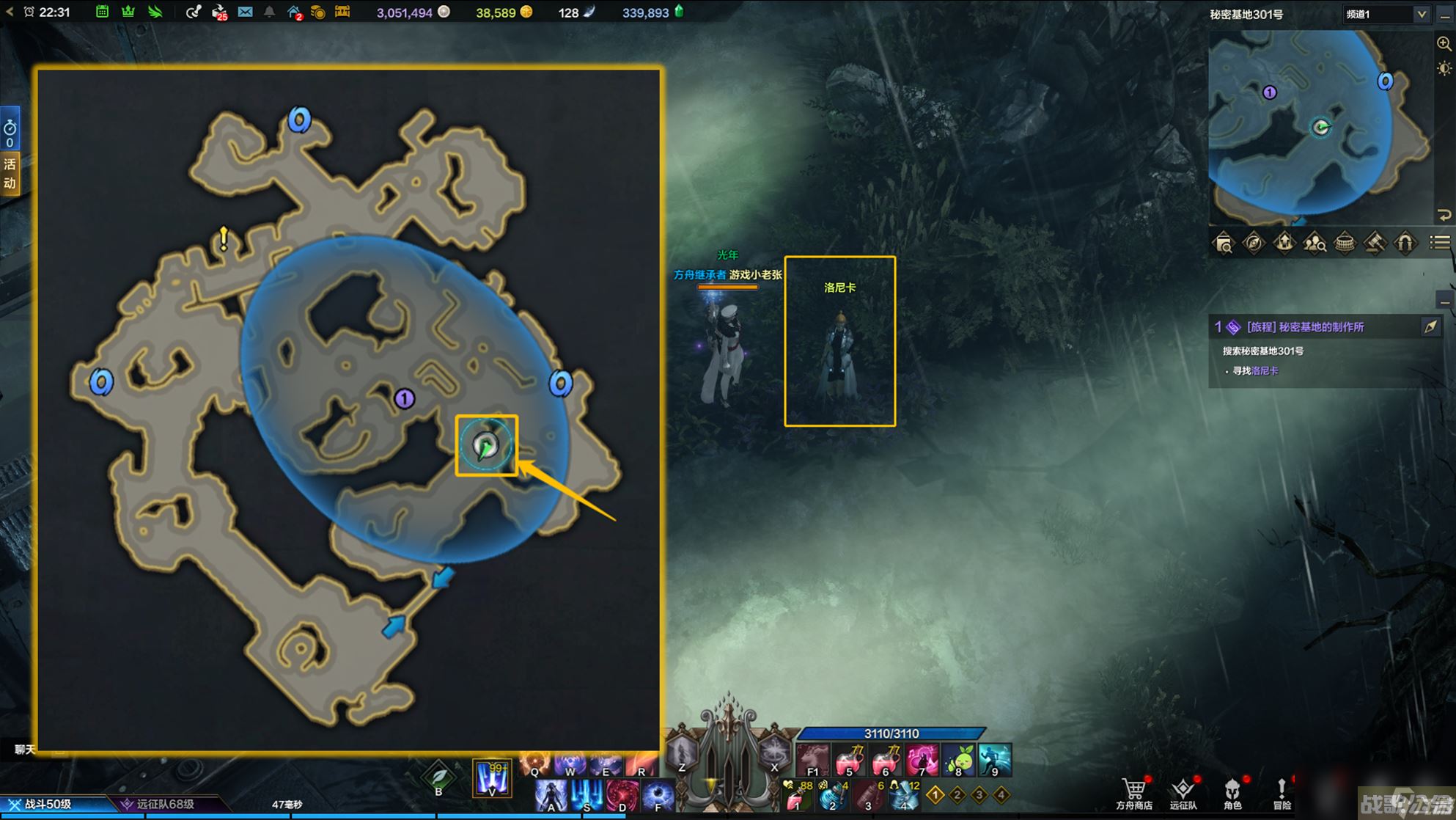
Task: Open the 频道1 channel dropdown
Action: 1386,14
